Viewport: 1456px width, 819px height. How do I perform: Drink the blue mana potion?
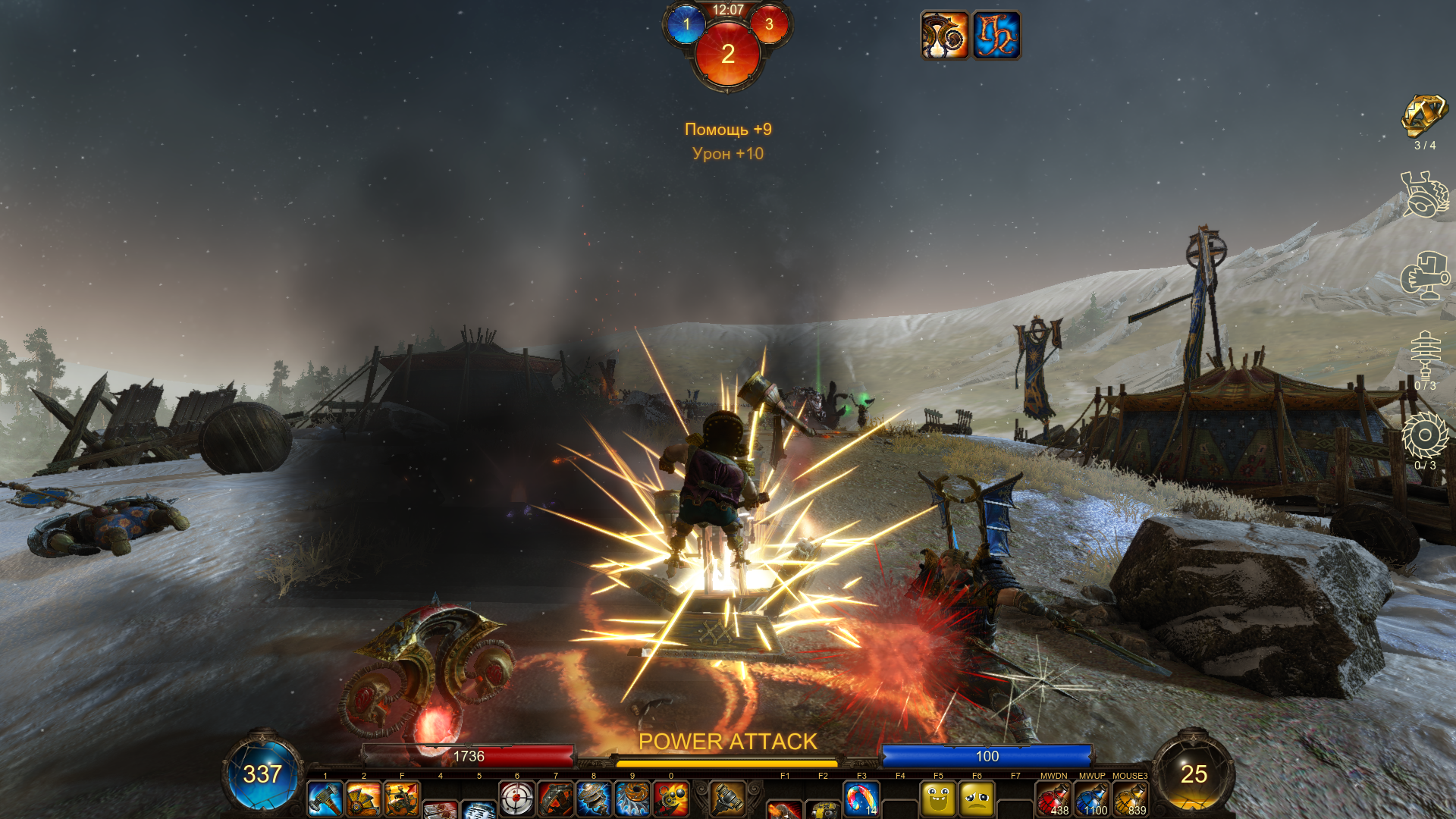click(x=1092, y=799)
